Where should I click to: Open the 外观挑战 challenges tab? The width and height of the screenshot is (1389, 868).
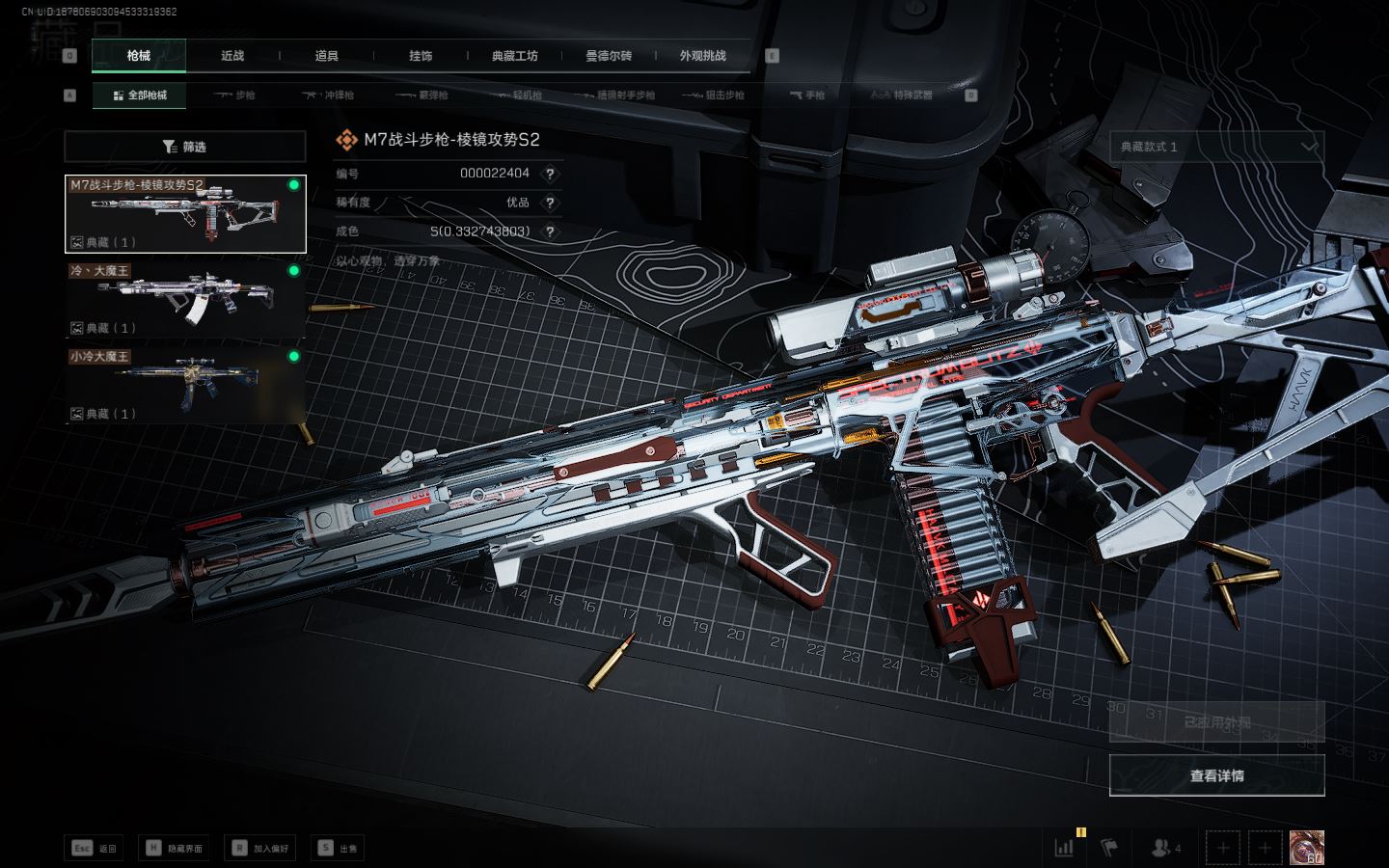coord(702,56)
